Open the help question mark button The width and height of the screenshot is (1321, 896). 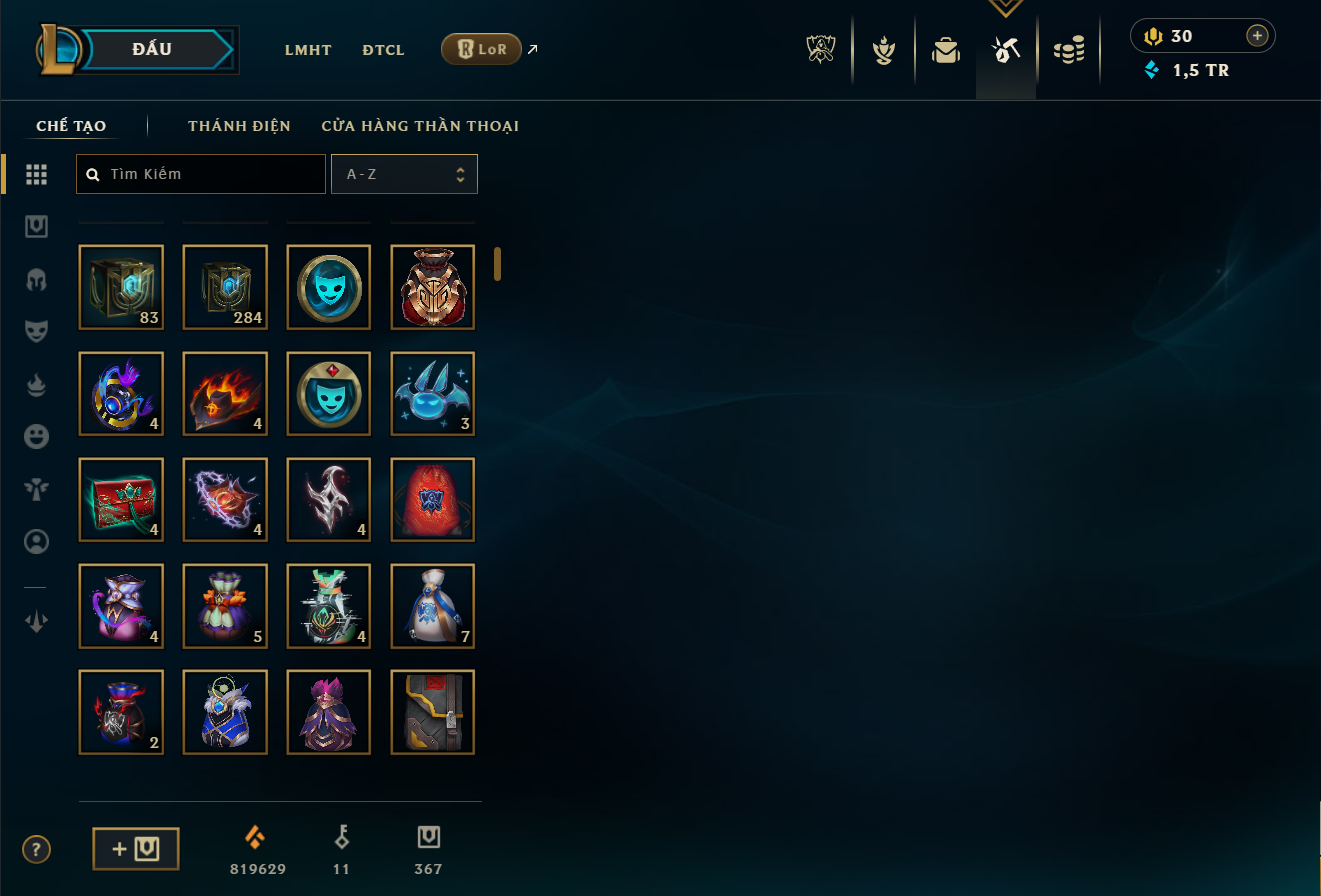(36, 850)
